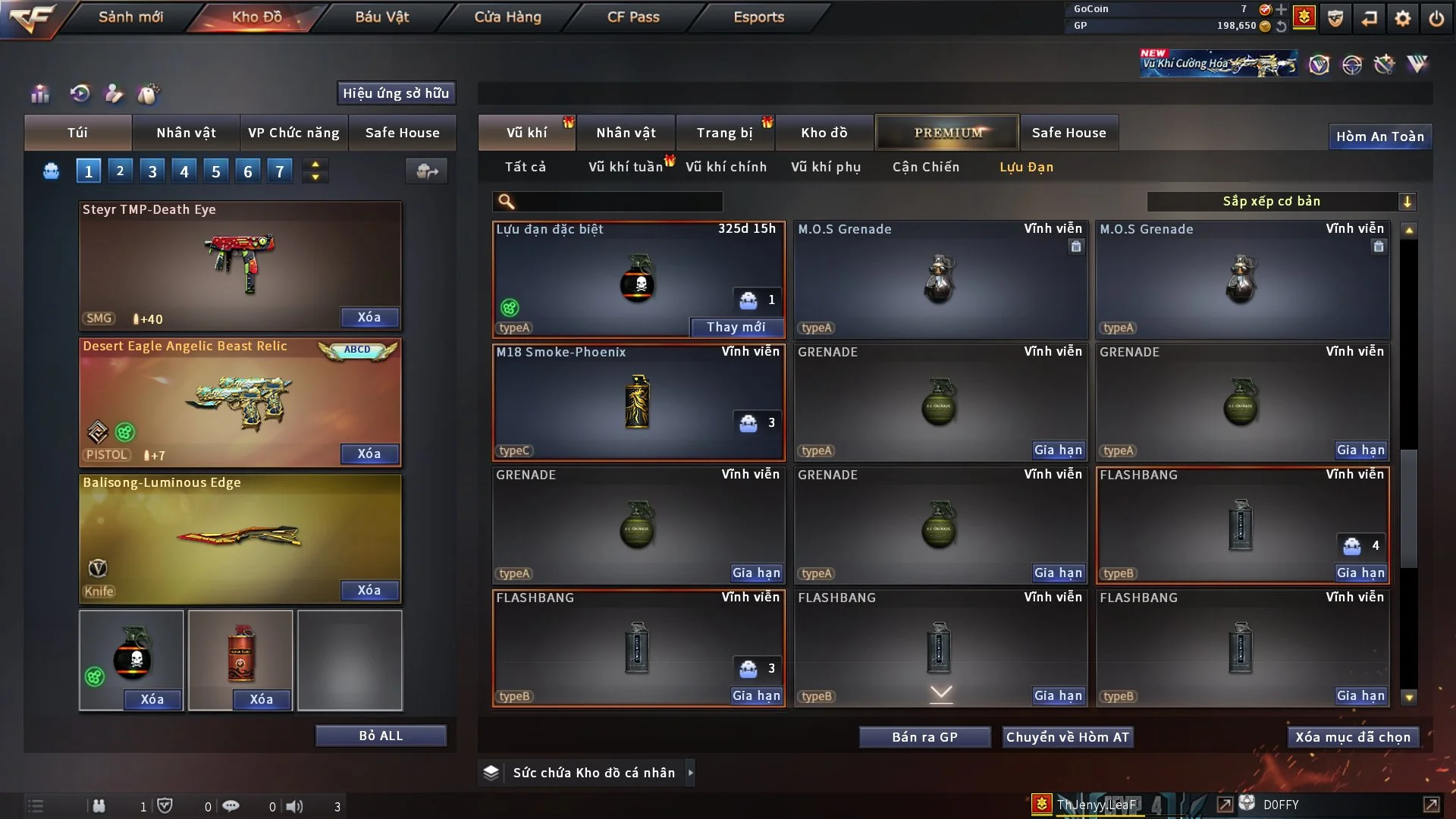Open the Sảnh mới lobby menu

click(x=130, y=17)
